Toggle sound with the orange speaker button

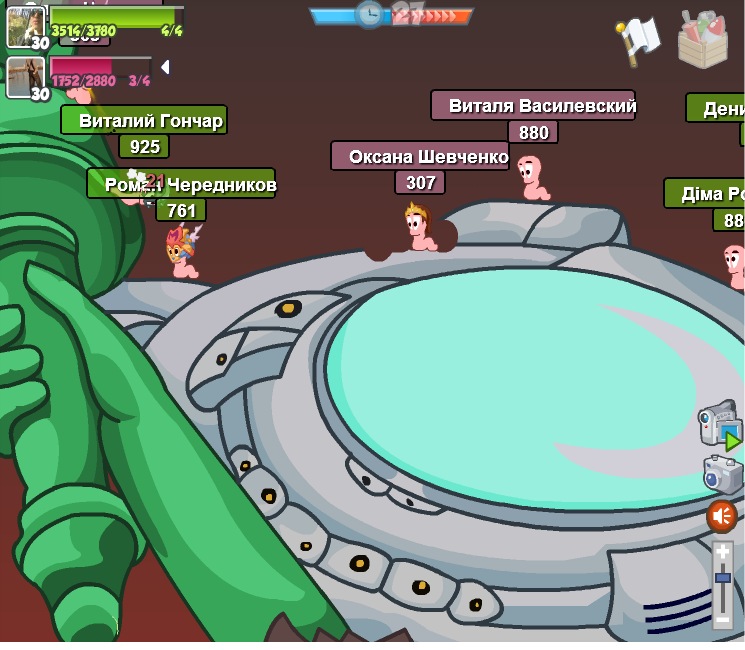(722, 516)
